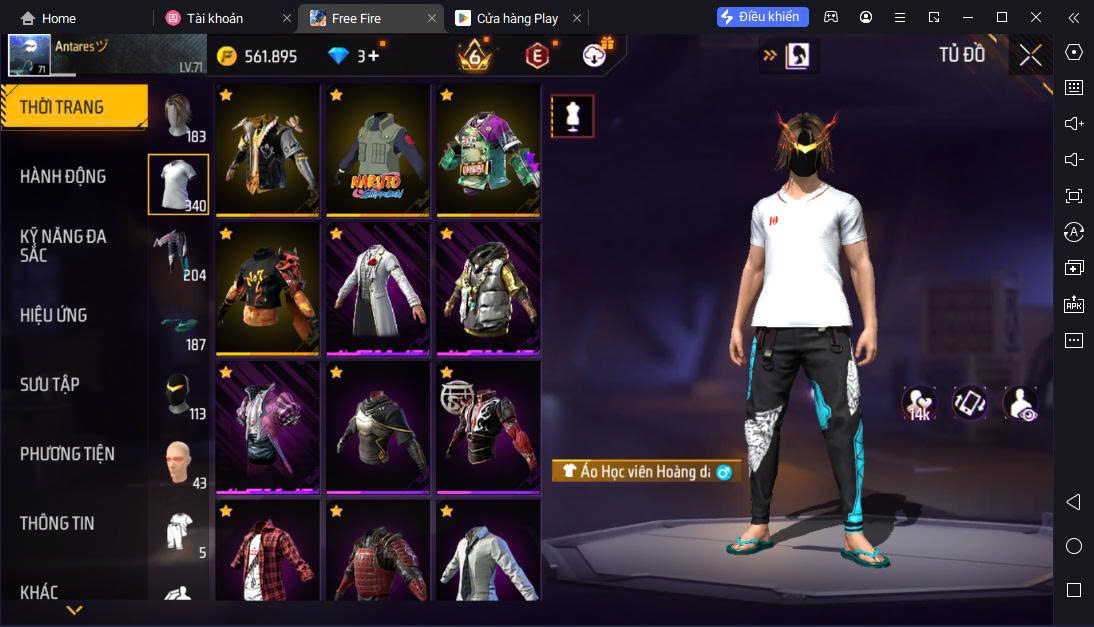Viewport: 1094px width, 627px height.
Task: Open the shoes subcategory with 187 items
Action: point(178,324)
